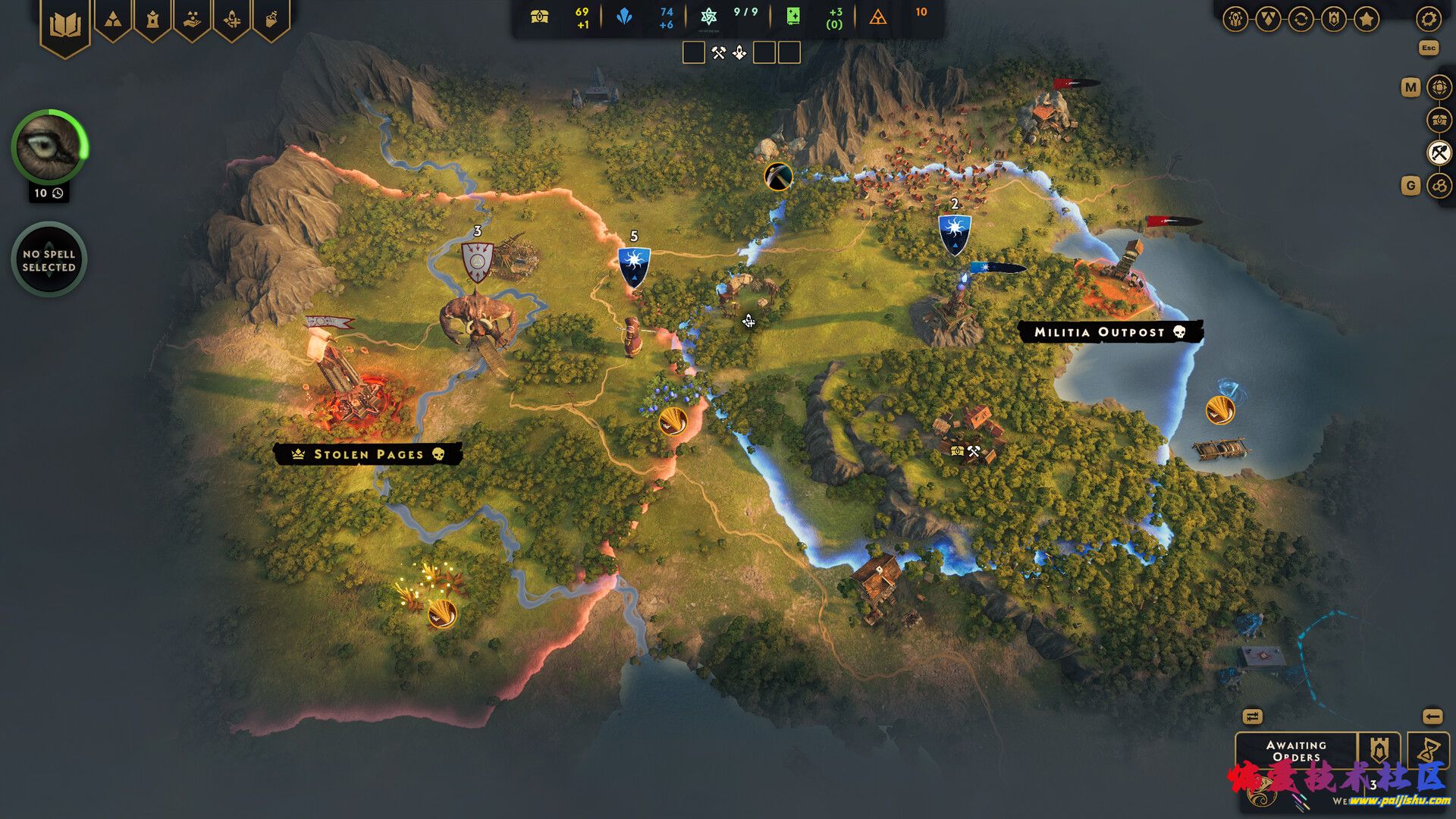Click the Awaiting Orders button

click(1296, 751)
